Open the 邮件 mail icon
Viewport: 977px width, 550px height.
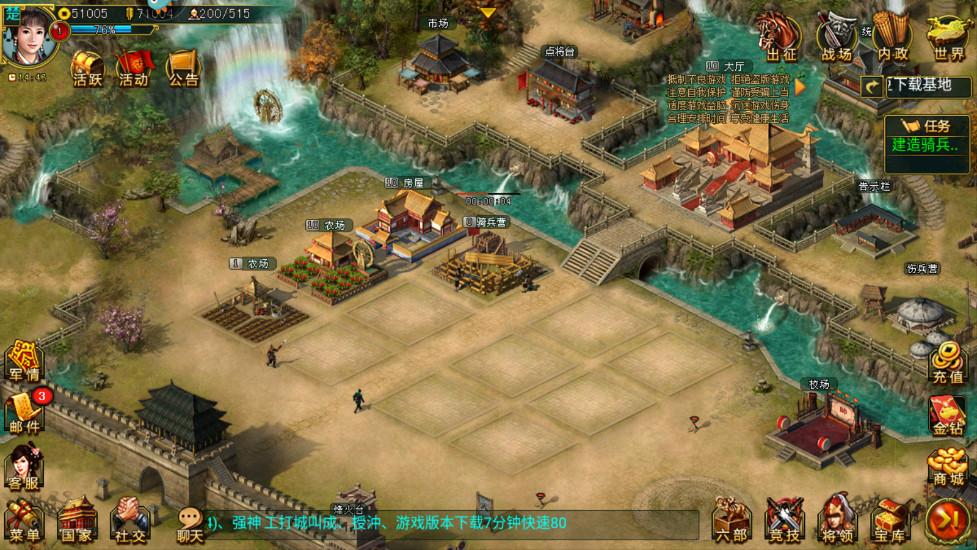pyautogui.click(x=24, y=412)
